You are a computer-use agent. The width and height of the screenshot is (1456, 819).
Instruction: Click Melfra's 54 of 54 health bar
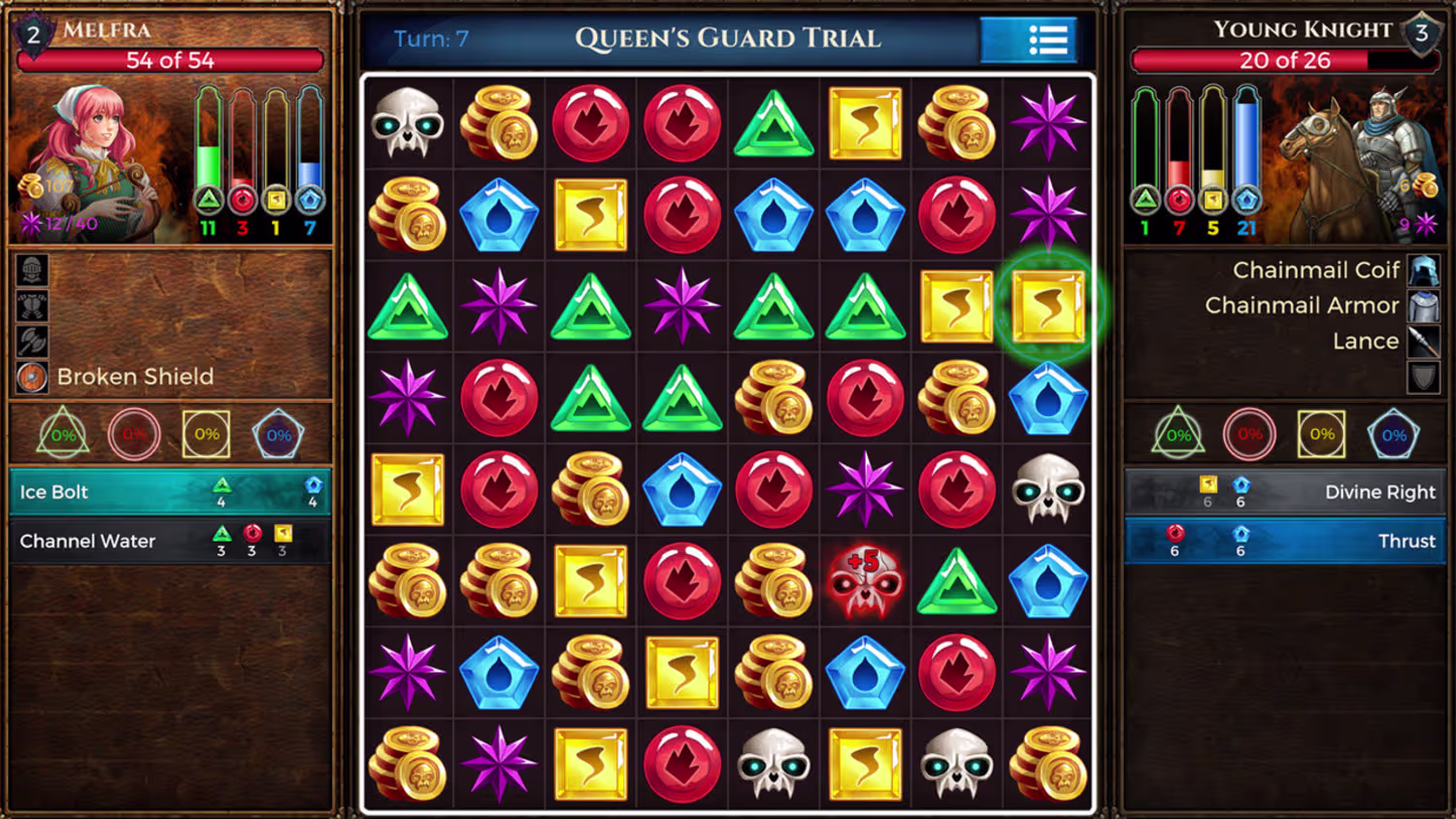(x=171, y=60)
